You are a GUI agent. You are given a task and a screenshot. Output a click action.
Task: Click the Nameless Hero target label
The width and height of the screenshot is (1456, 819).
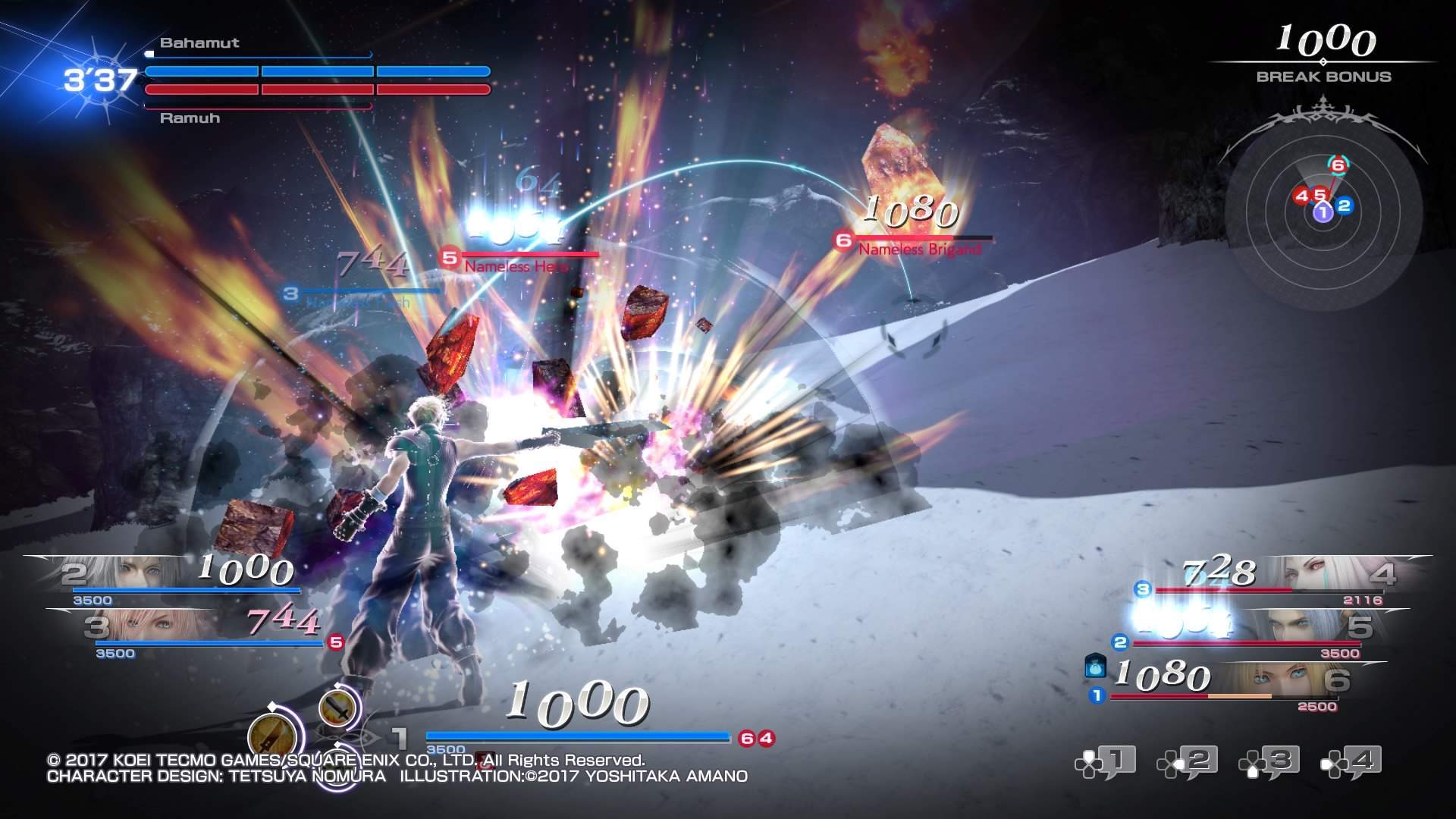[x=516, y=266]
